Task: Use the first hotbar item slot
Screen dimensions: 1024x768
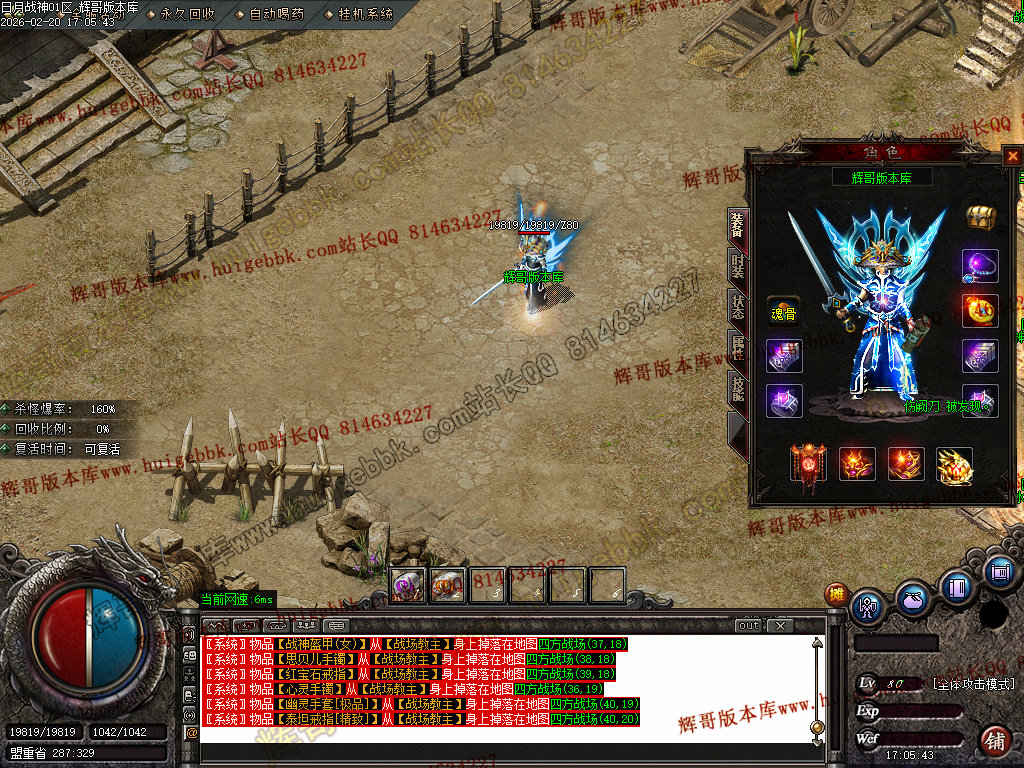Action: (x=407, y=585)
